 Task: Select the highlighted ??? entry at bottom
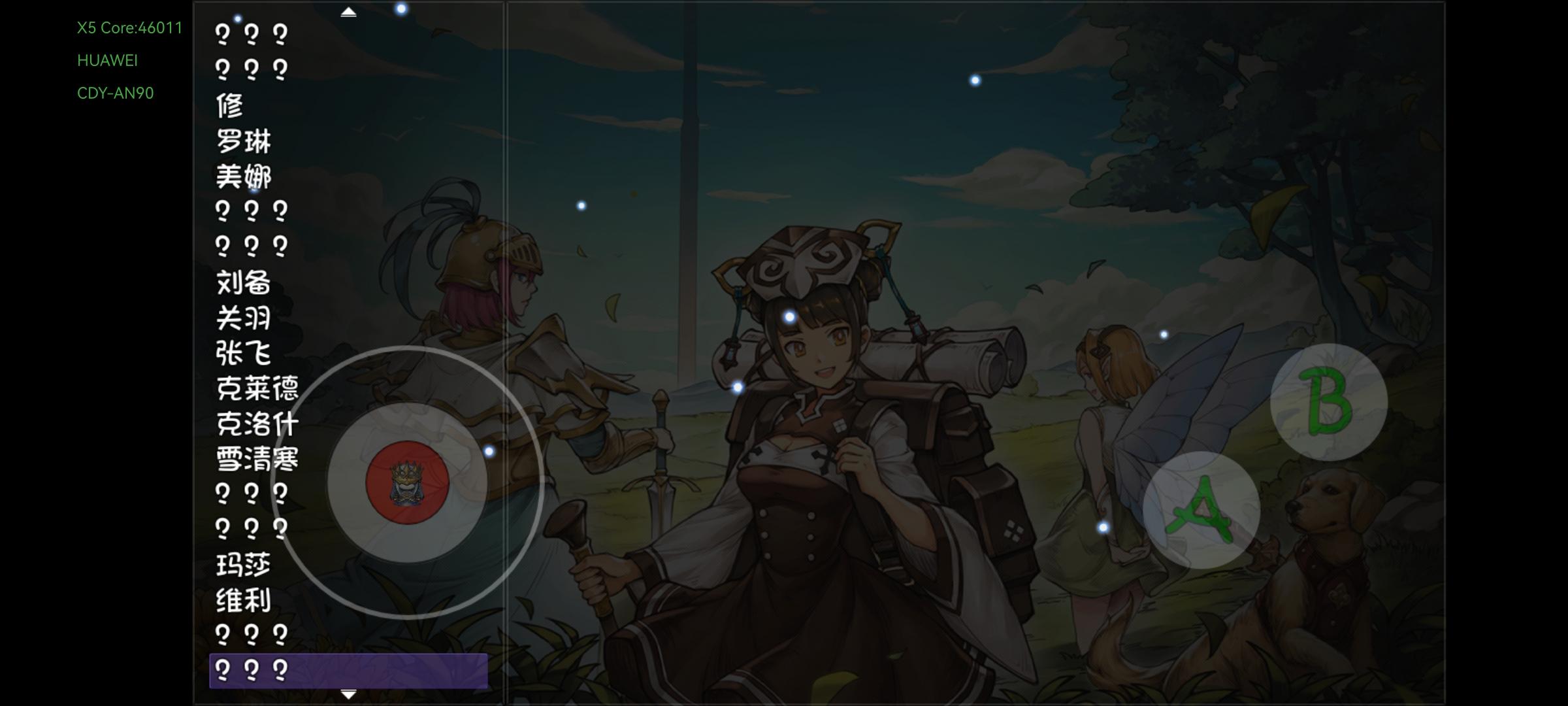coord(252,669)
